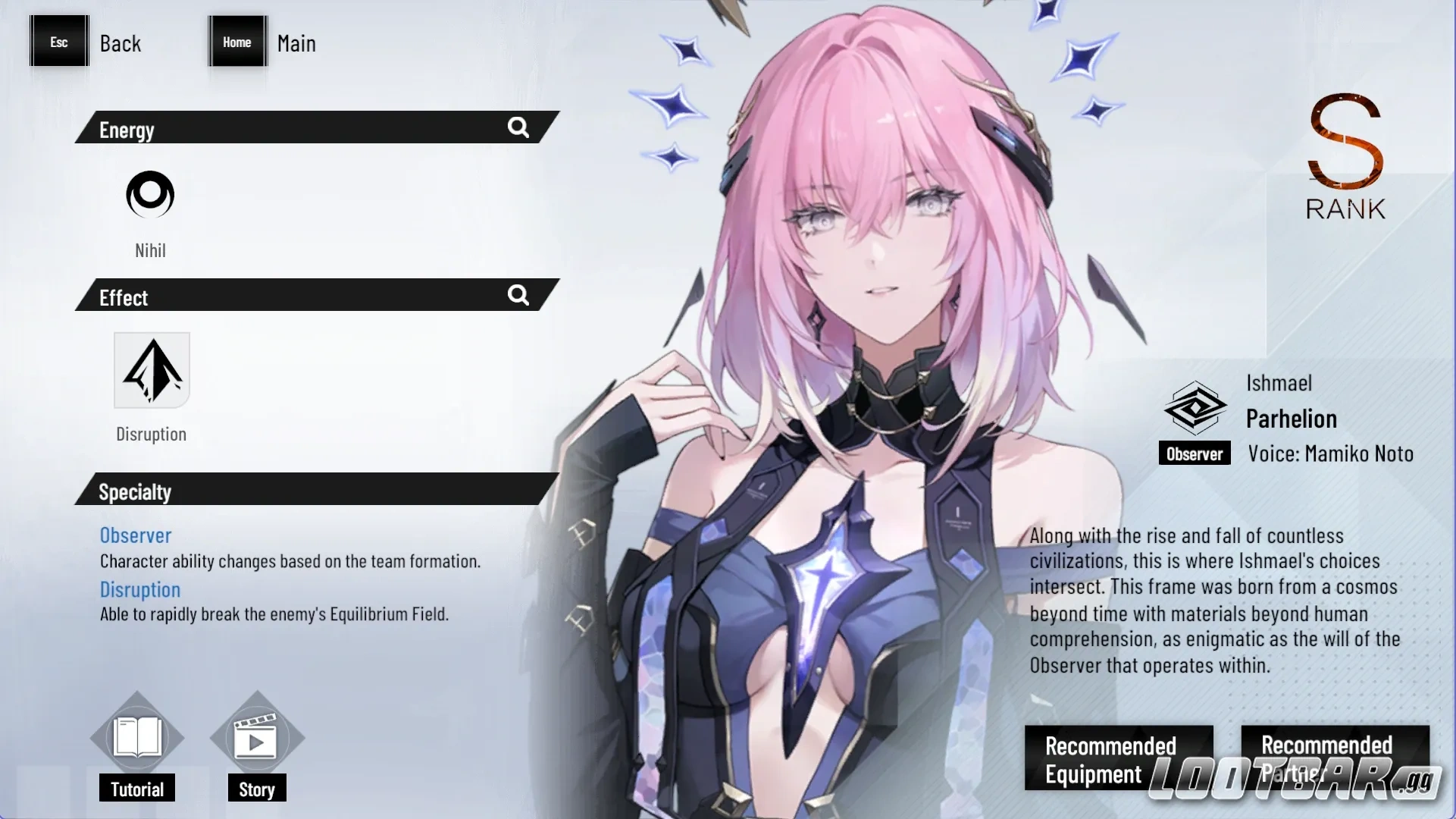Open the Energy search magnifier
Image resolution: width=1456 pixels, height=819 pixels.
[518, 127]
